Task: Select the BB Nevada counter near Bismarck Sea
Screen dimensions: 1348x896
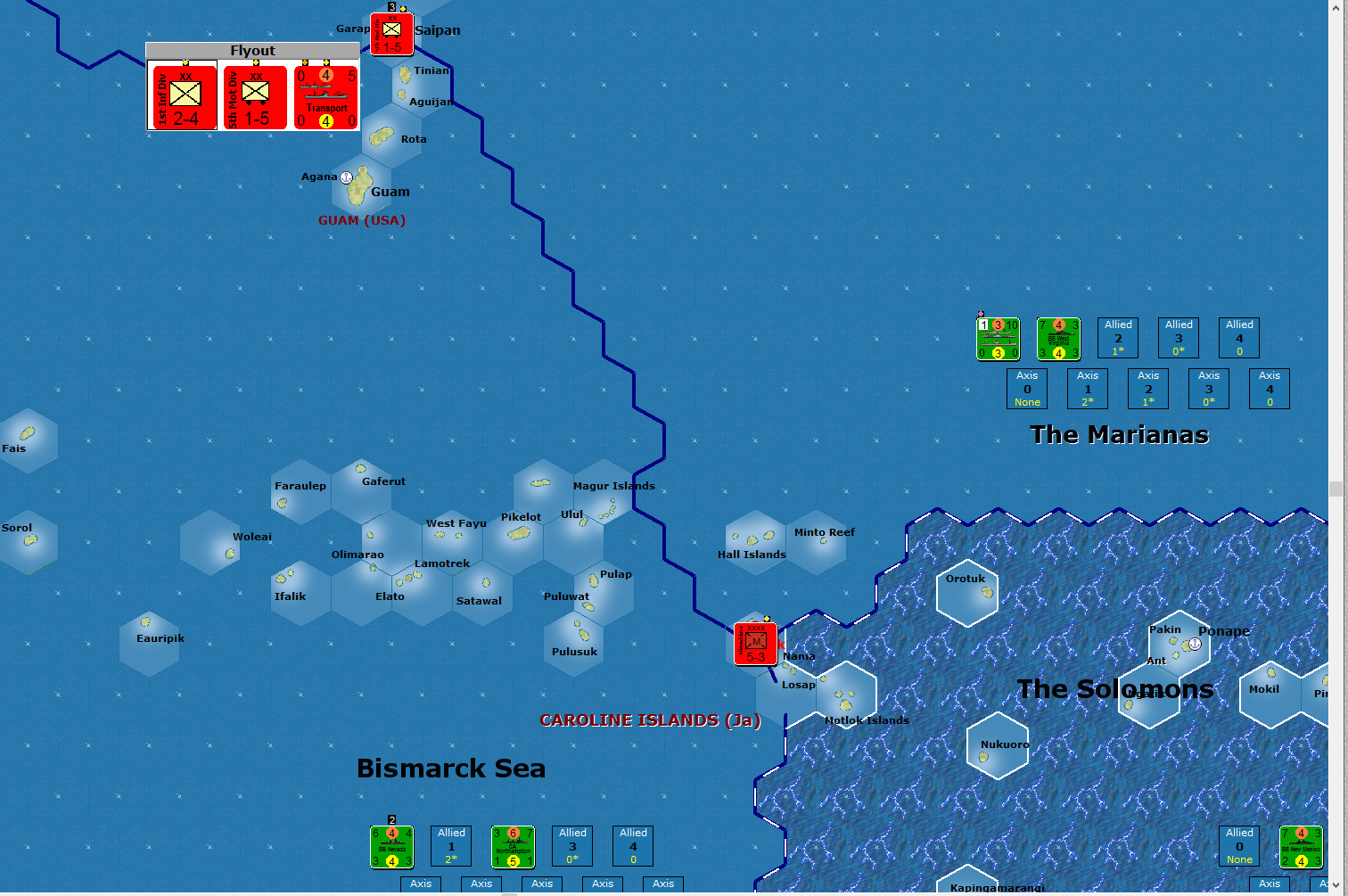Action: pos(391,846)
